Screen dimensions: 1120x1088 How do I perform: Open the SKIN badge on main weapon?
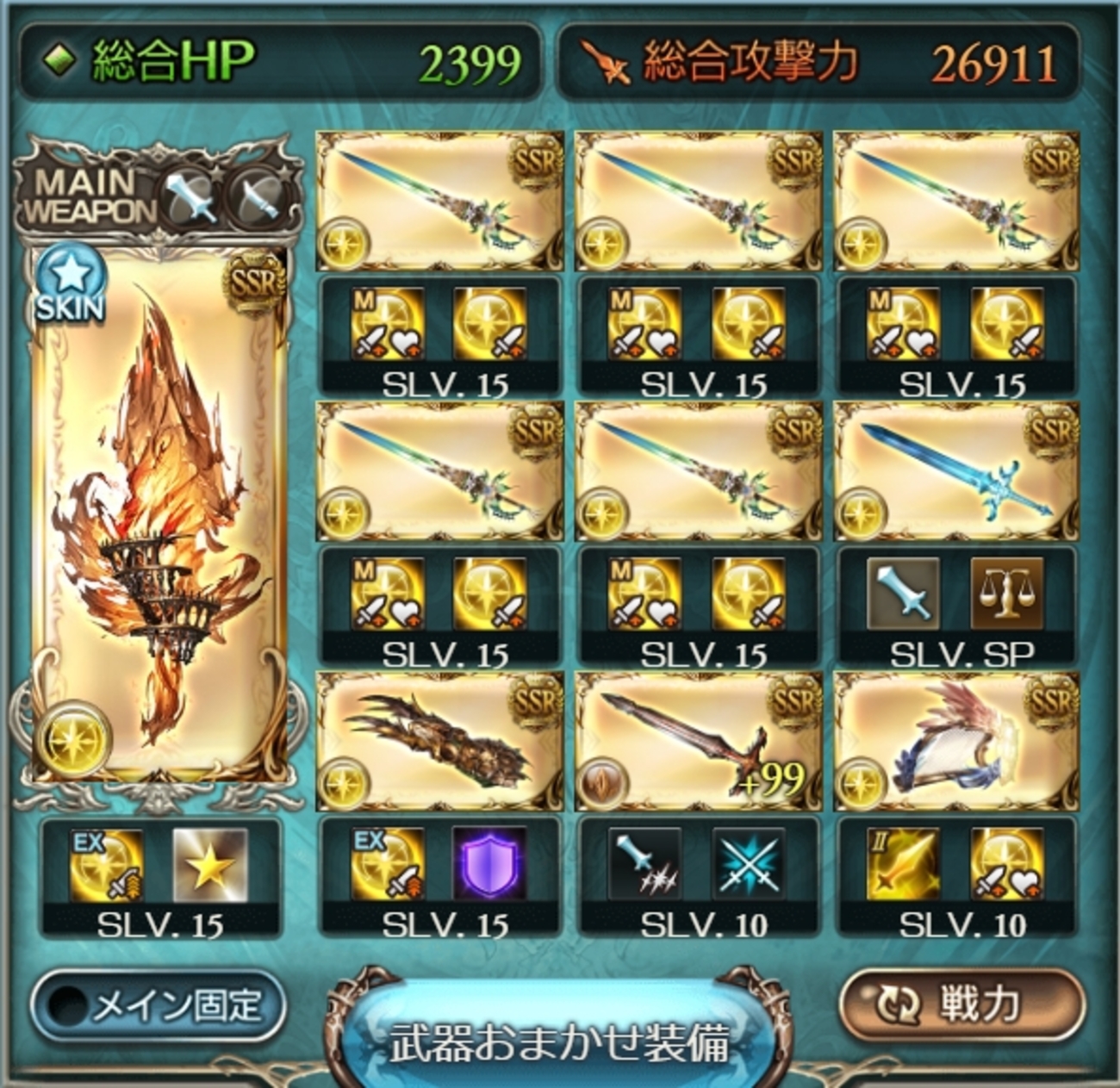(x=69, y=283)
